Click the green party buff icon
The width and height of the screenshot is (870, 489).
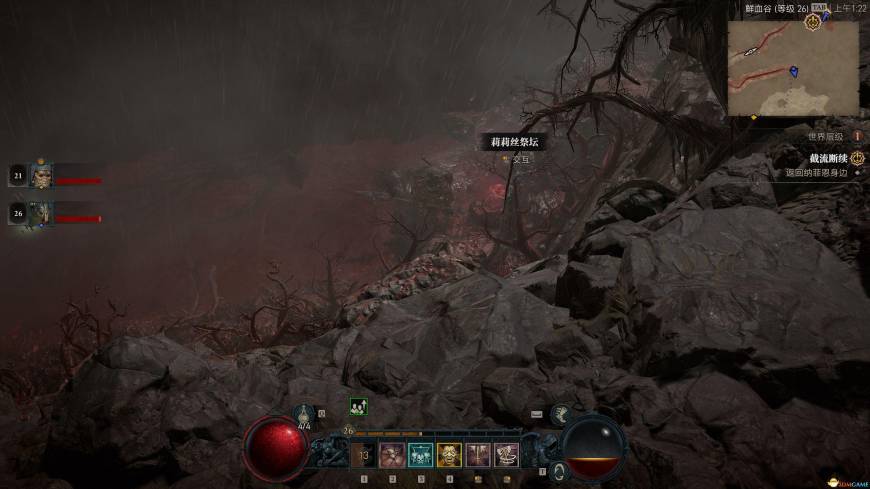coord(358,406)
